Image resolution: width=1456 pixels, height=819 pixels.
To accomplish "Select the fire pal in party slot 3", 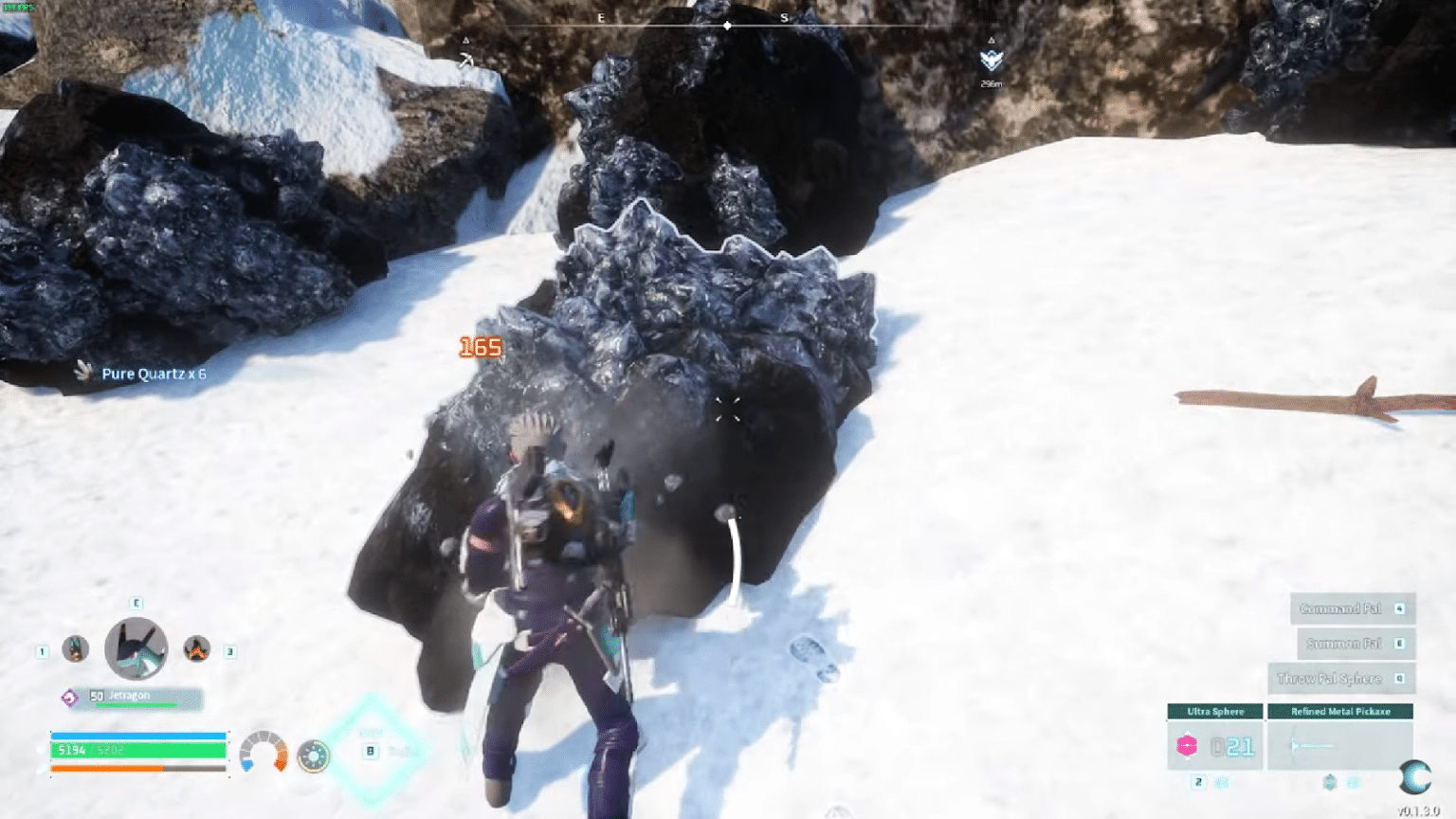I will pos(196,648).
